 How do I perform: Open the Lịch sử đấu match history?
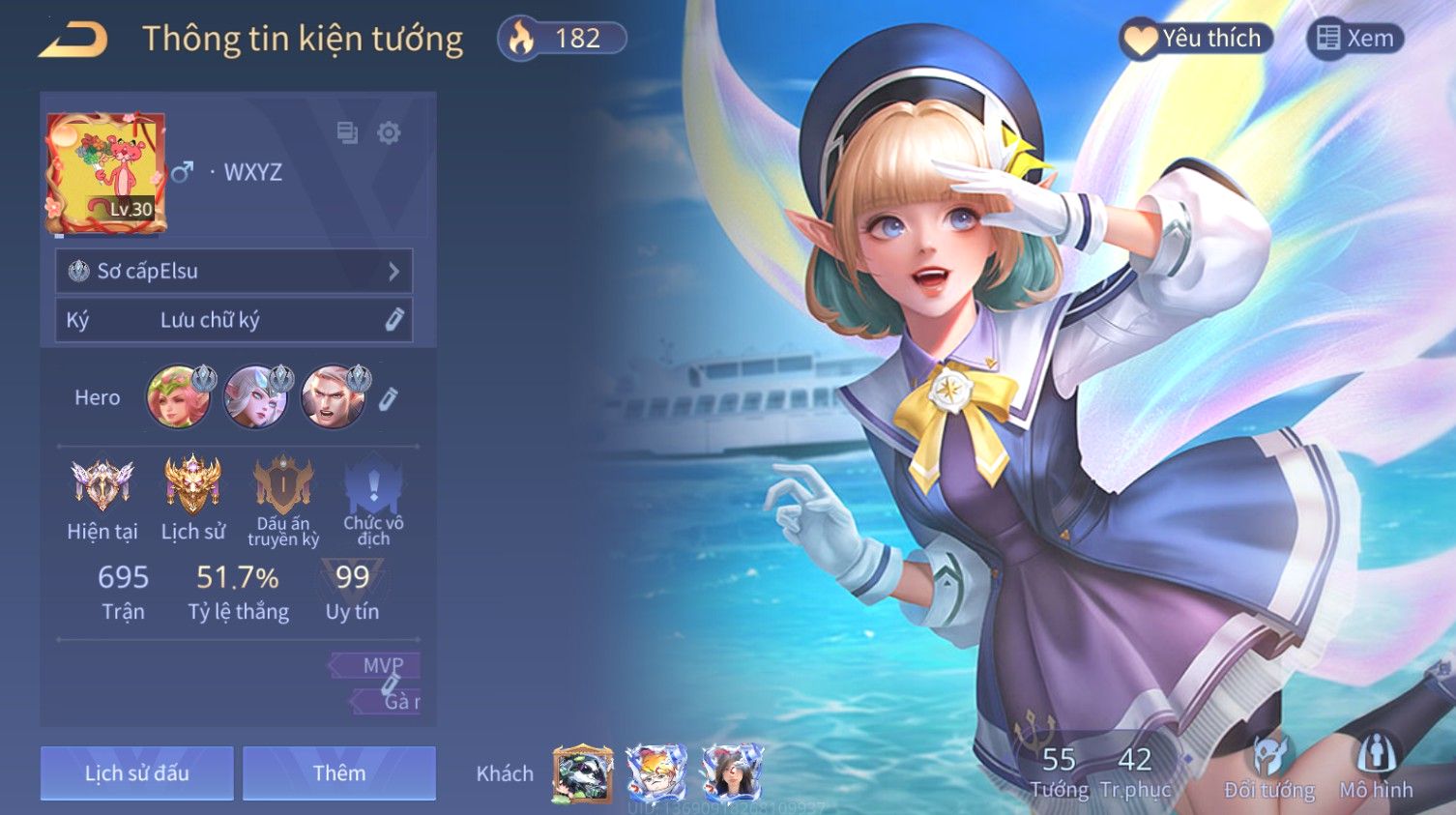tap(137, 773)
